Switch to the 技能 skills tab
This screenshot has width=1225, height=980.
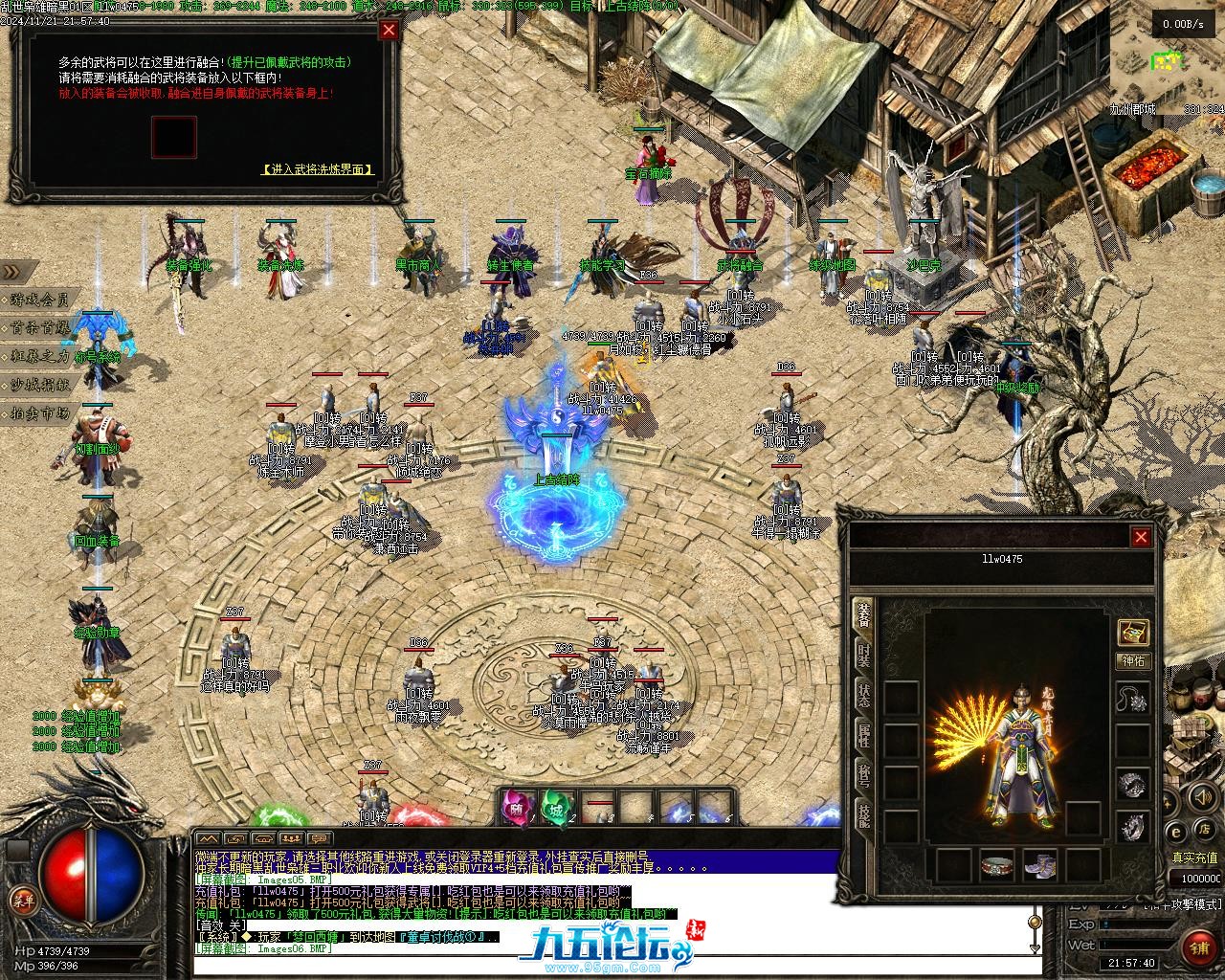point(863,816)
